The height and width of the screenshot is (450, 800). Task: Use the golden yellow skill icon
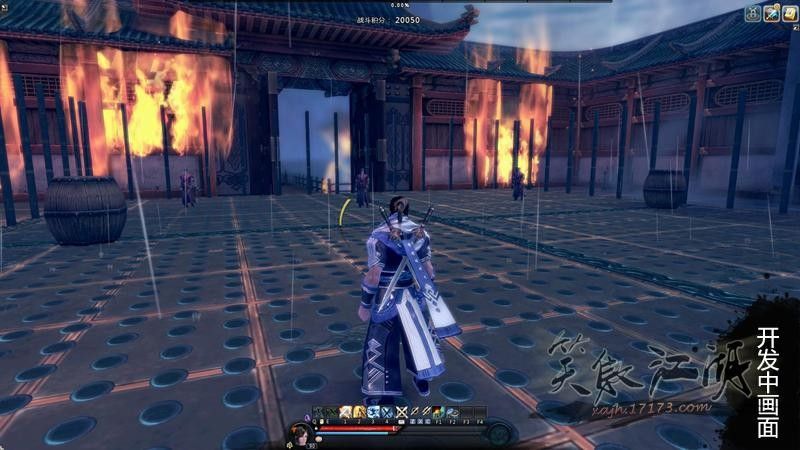pyautogui.click(x=359, y=412)
